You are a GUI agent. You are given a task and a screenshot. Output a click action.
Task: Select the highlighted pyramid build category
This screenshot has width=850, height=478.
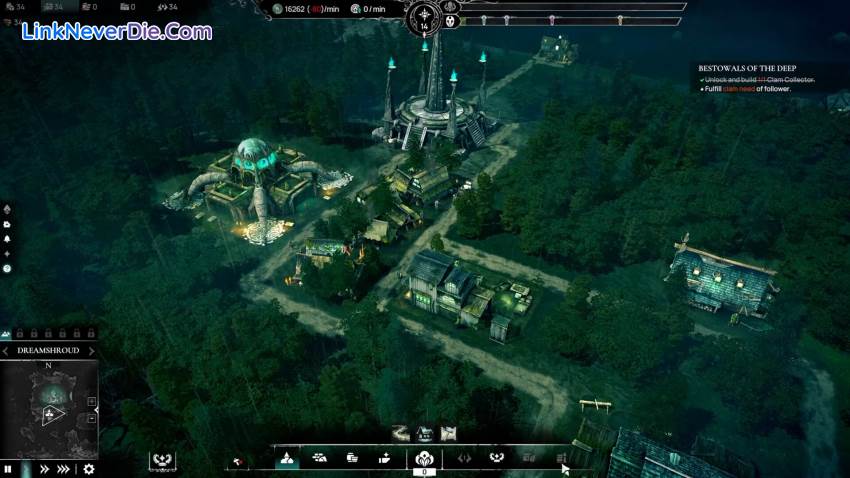(x=286, y=458)
